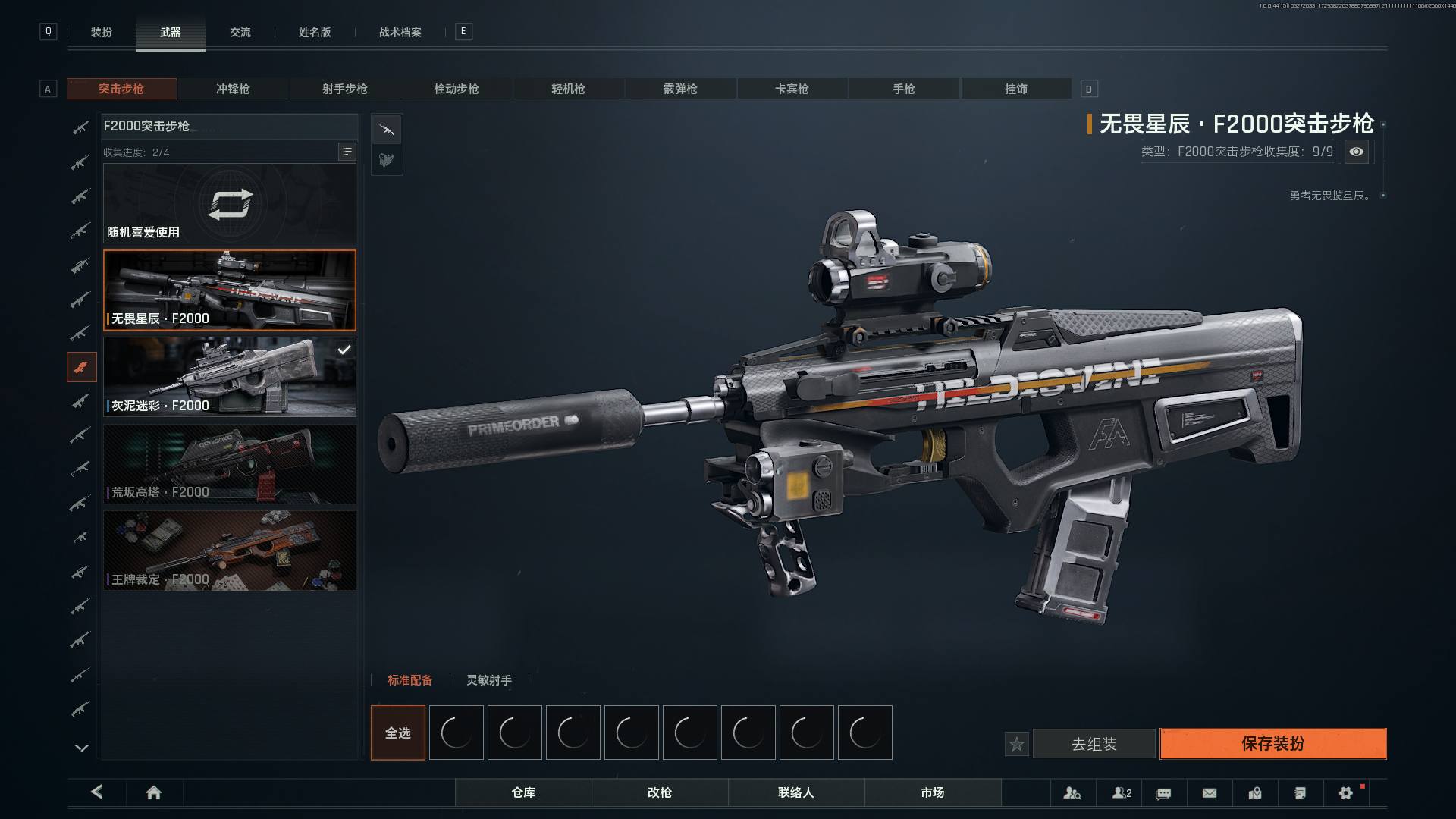The width and height of the screenshot is (1456, 819).
Task: Pick the 荒坂高塔·F2000 skin
Action: click(x=229, y=463)
